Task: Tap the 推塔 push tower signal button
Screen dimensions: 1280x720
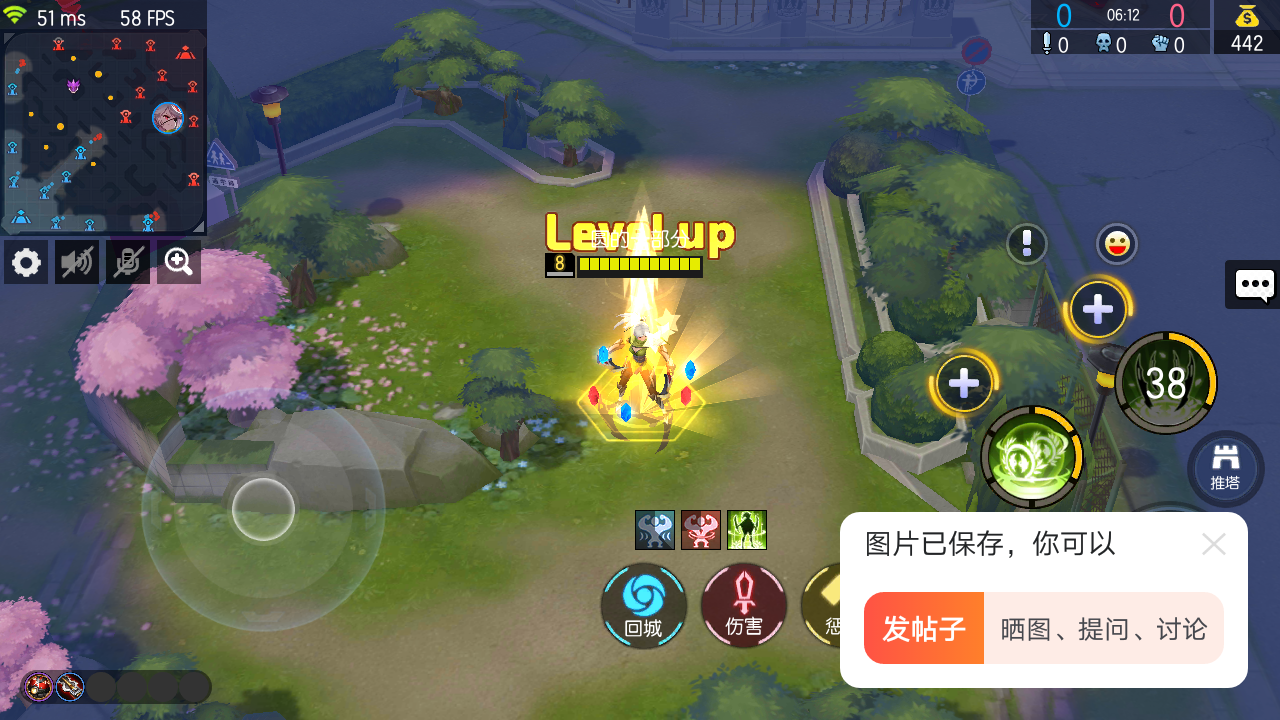Action: coord(1226,468)
